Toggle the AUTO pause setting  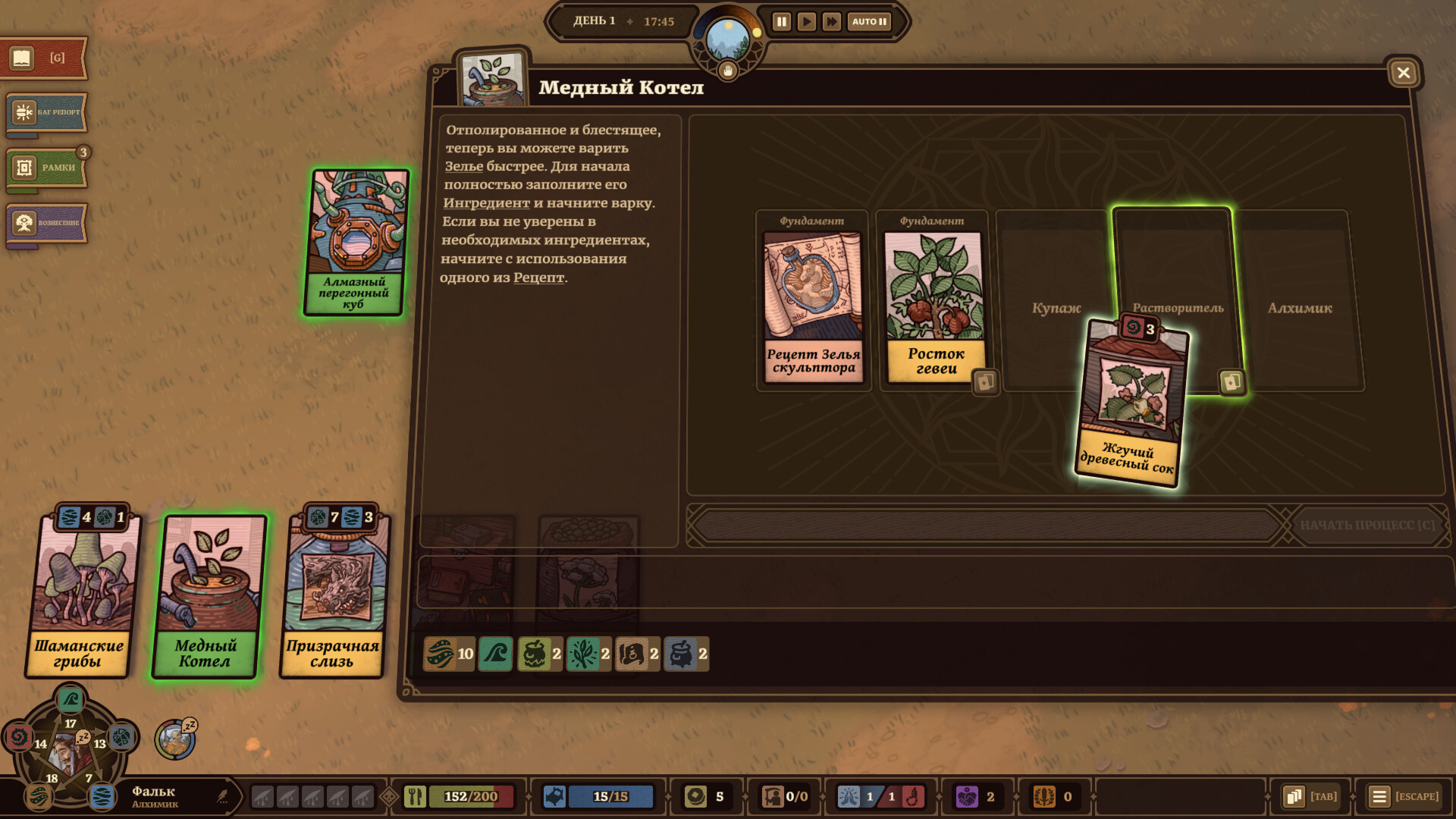point(868,22)
